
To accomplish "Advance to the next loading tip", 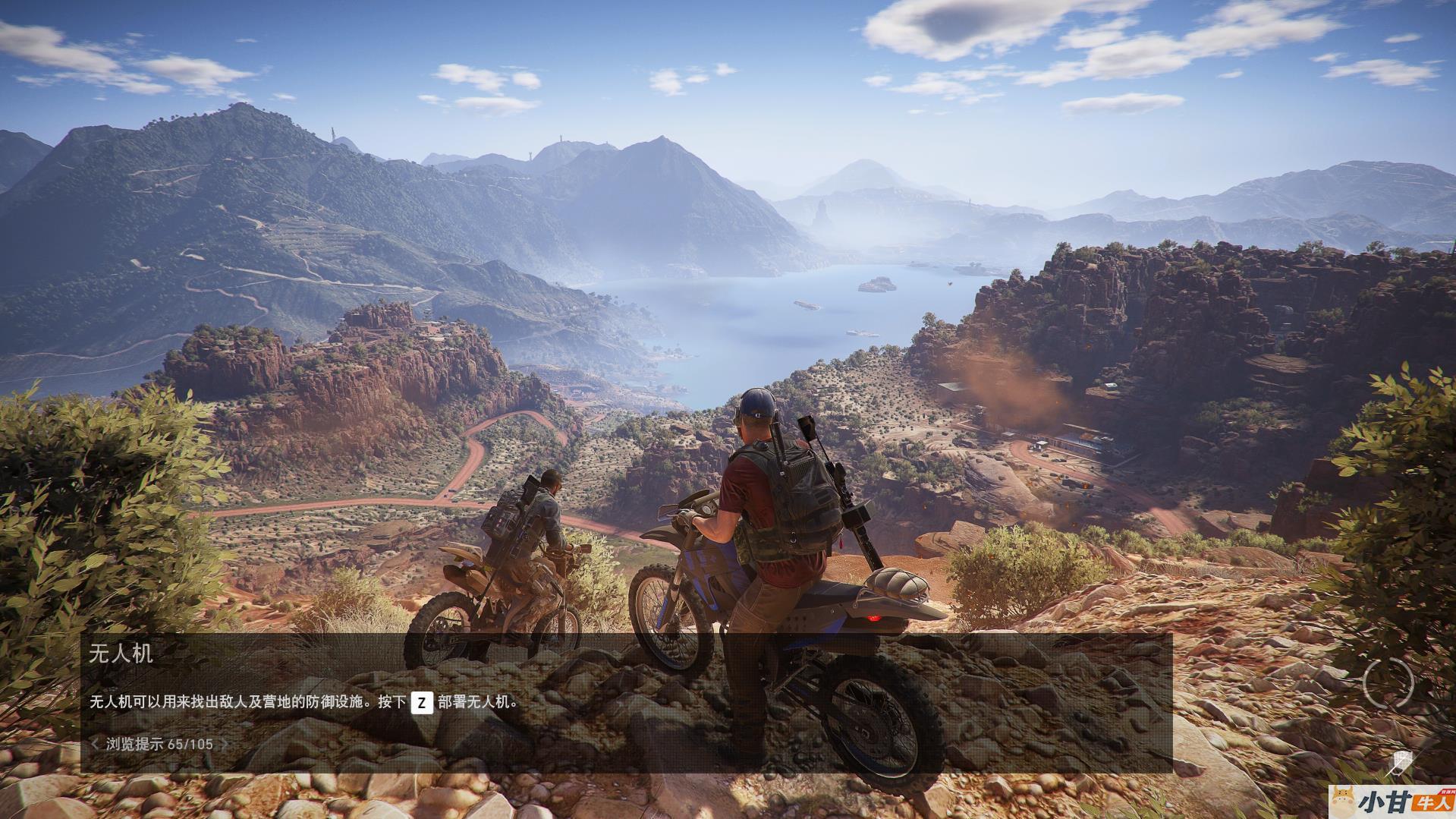I will tap(225, 744).
